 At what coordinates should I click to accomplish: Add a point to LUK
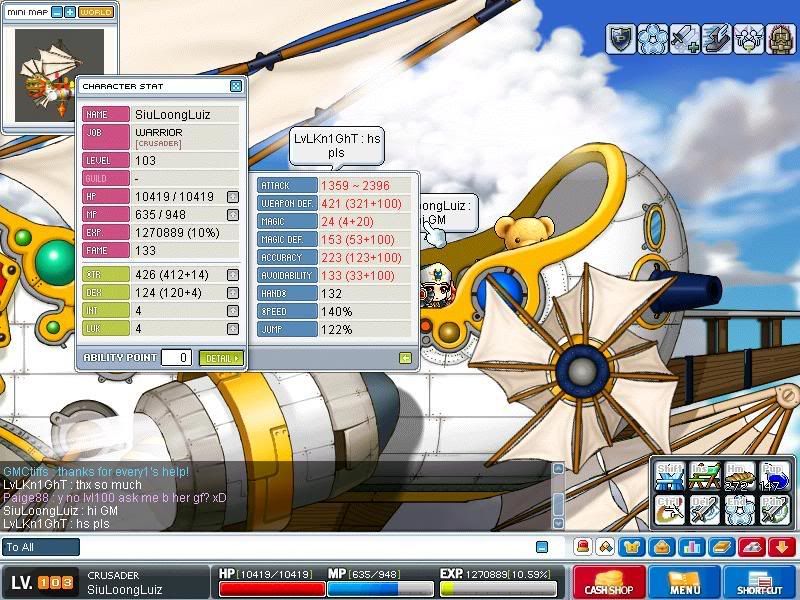click(x=232, y=329)
